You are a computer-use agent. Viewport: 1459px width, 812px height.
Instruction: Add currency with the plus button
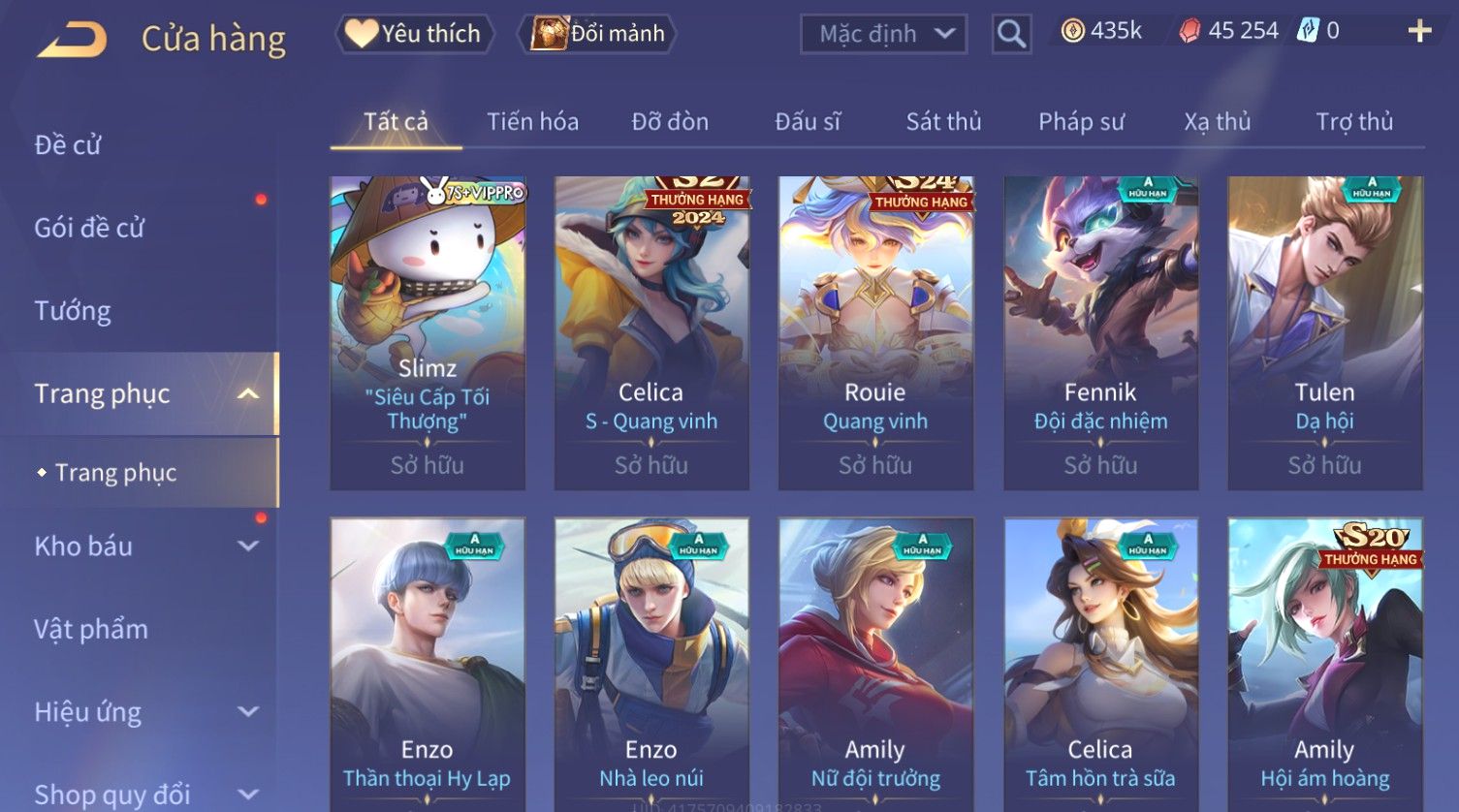coord(1419,32)
